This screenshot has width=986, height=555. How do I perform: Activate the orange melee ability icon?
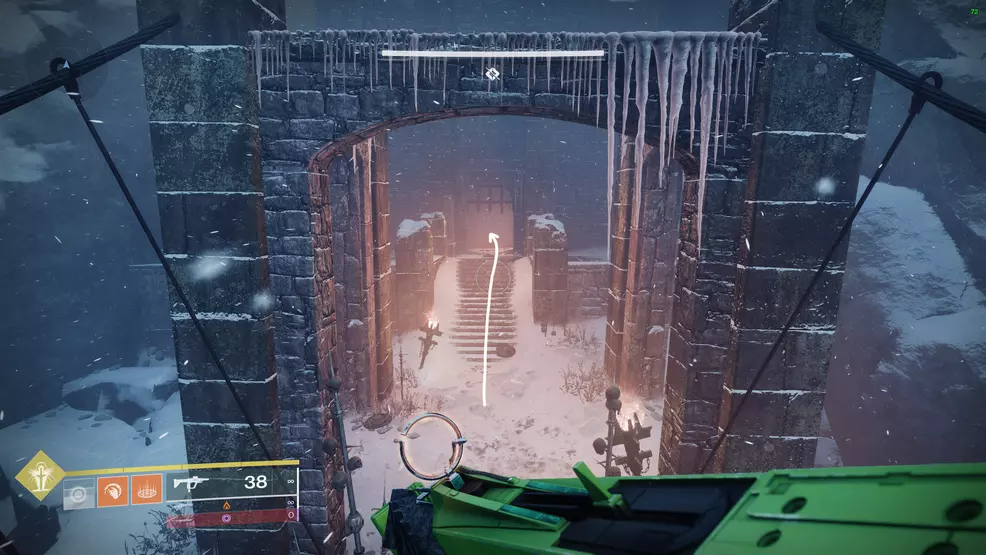click(112, 492)
